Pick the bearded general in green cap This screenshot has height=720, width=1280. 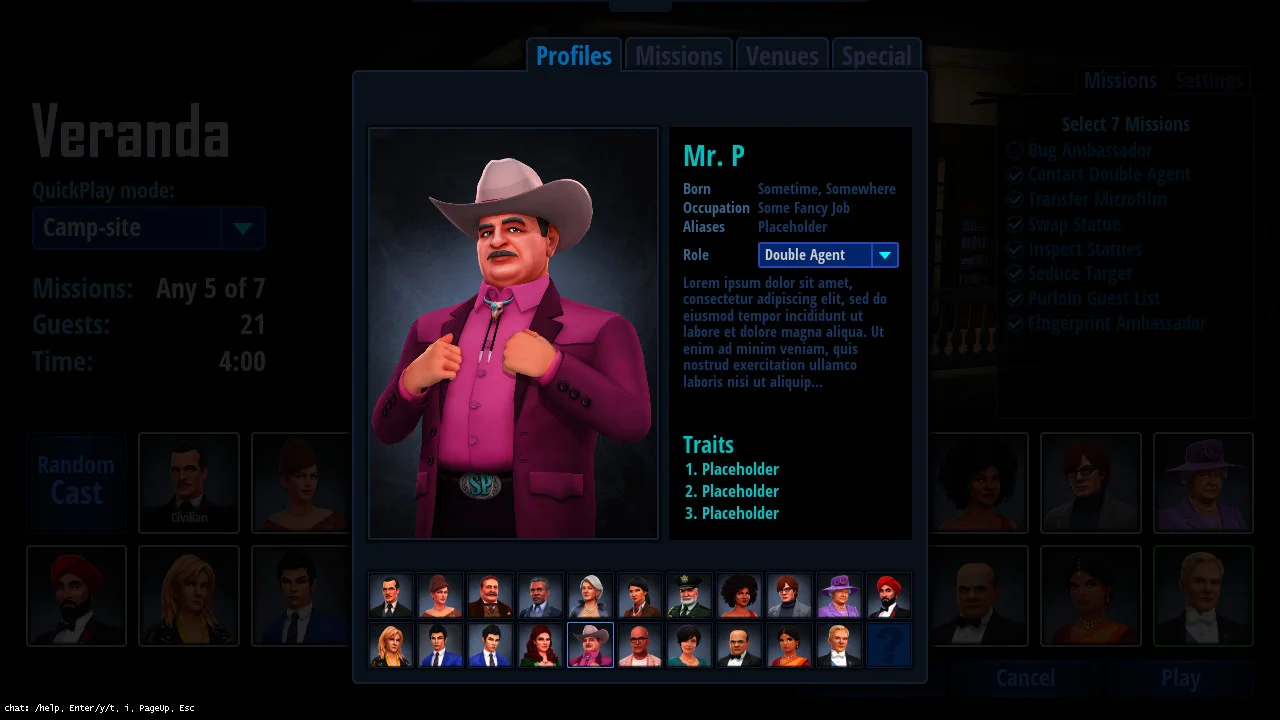(x=690, y=596)
